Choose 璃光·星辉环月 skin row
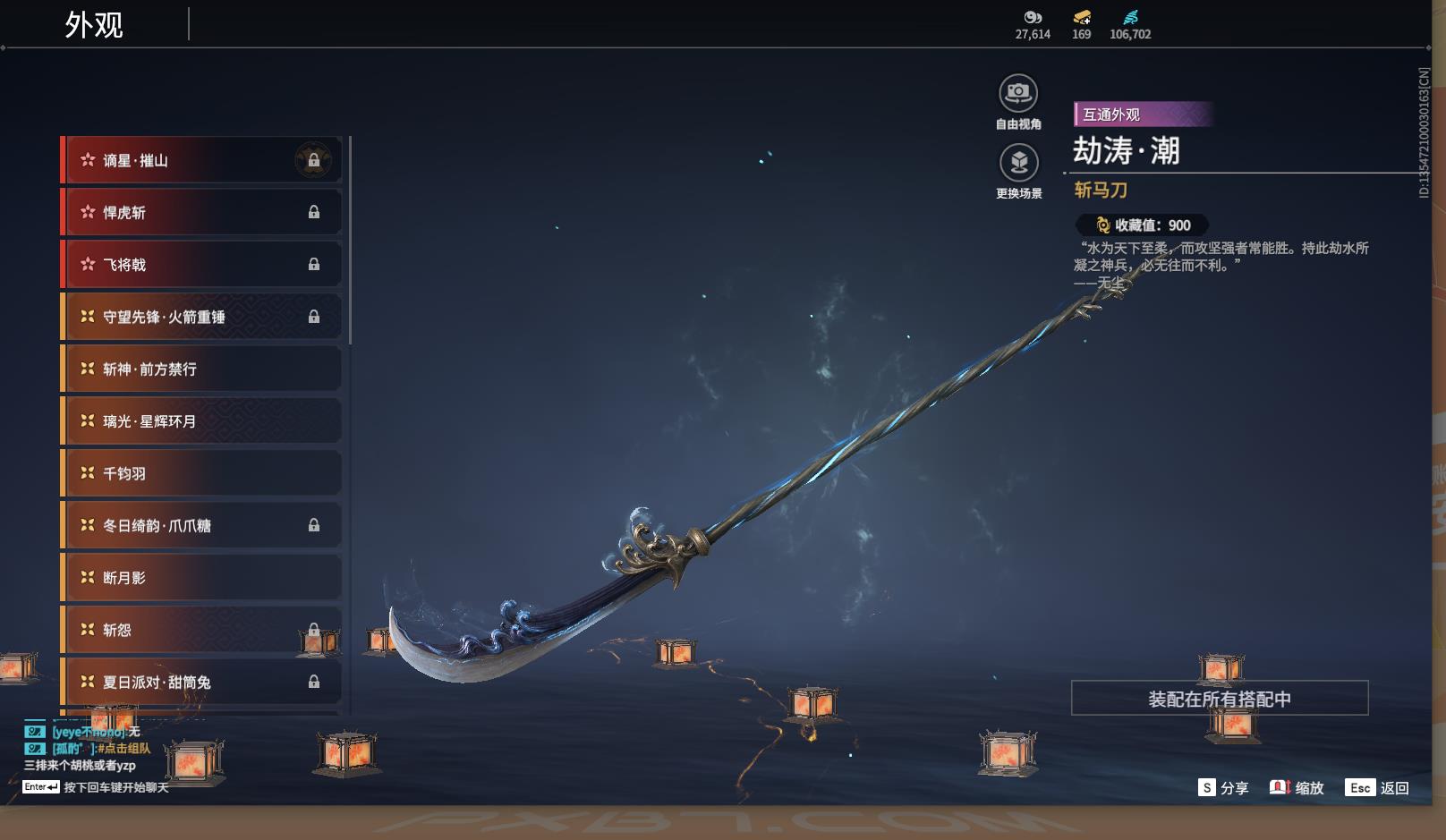Image resolution: width=1446 pixels, height=840 pixels. pos(201,421)
